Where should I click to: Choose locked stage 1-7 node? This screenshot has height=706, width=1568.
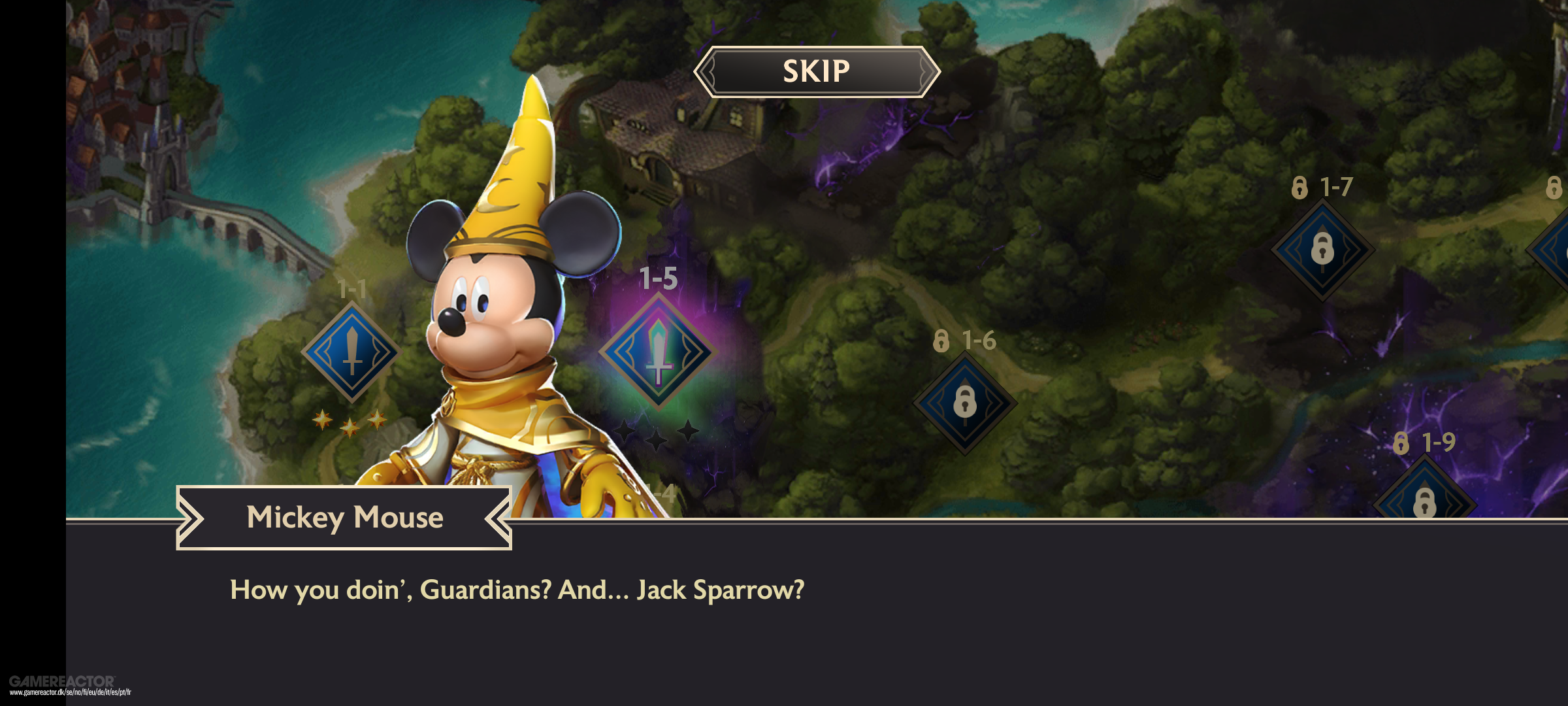[1322, 250]
